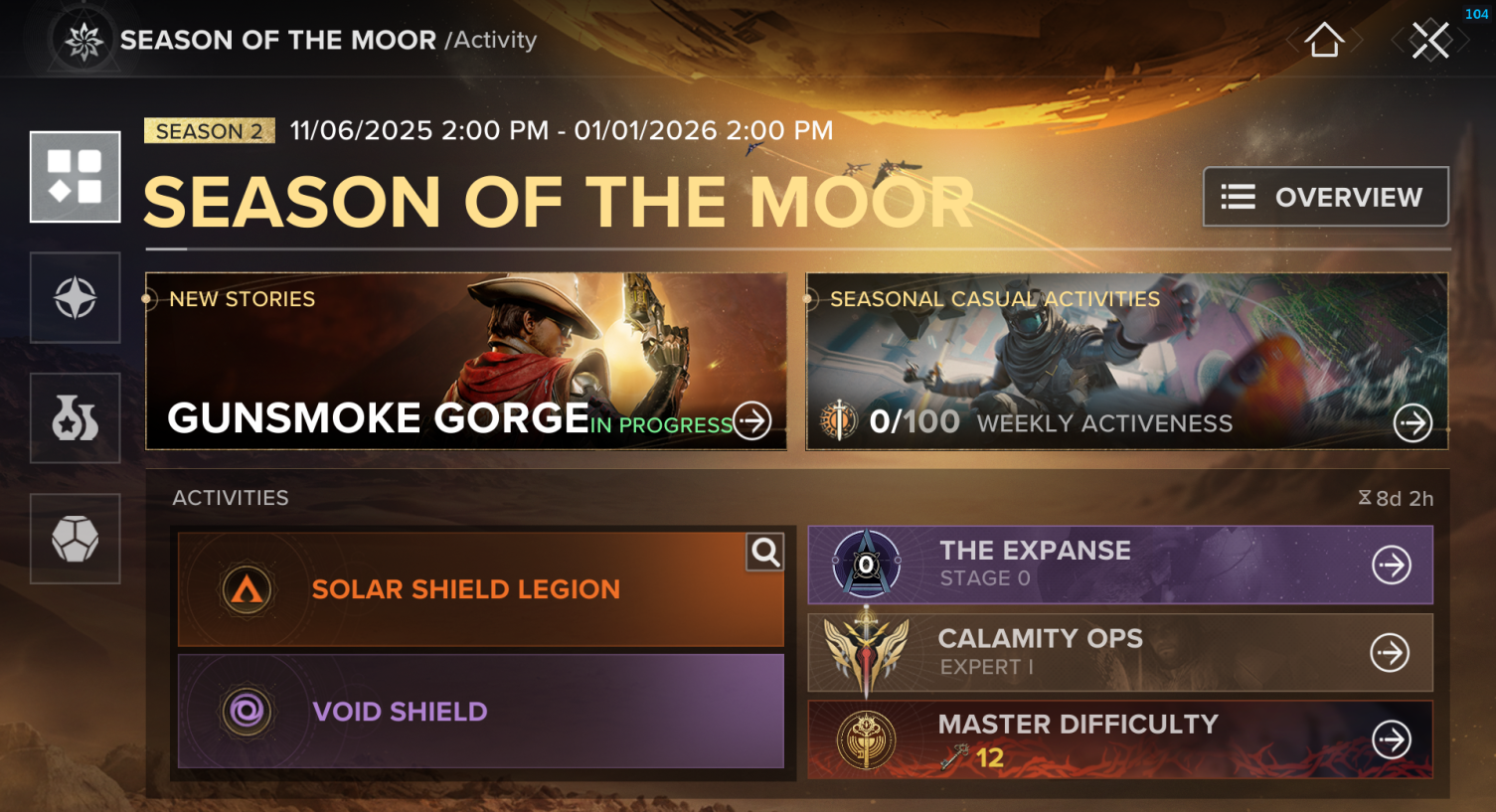Screen dimensions: 1496x812
Task: Select the Master Difficulty golden emblem
Action: click(868, 739)
